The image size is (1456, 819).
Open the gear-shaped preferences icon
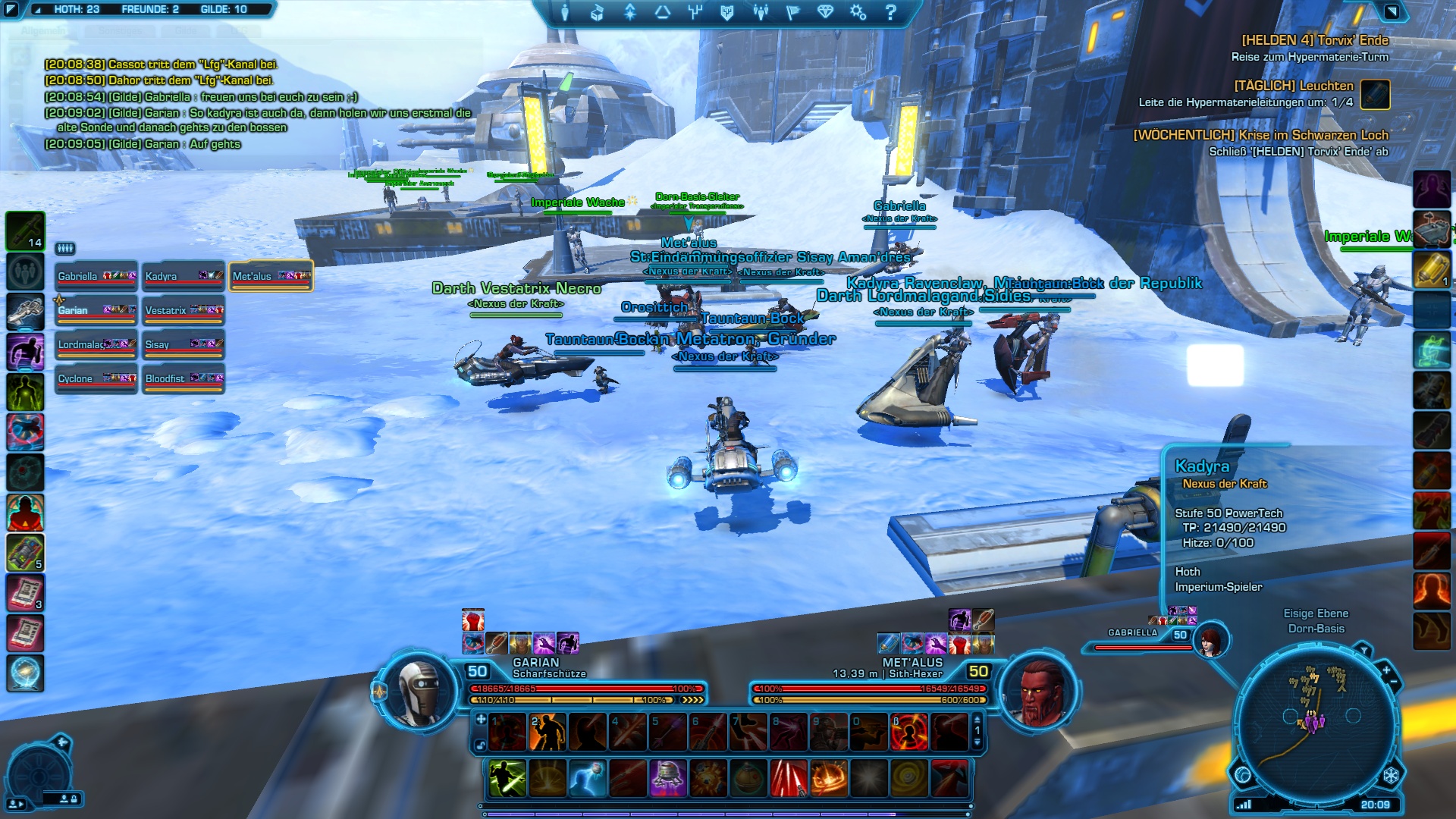tap(858, 12)
